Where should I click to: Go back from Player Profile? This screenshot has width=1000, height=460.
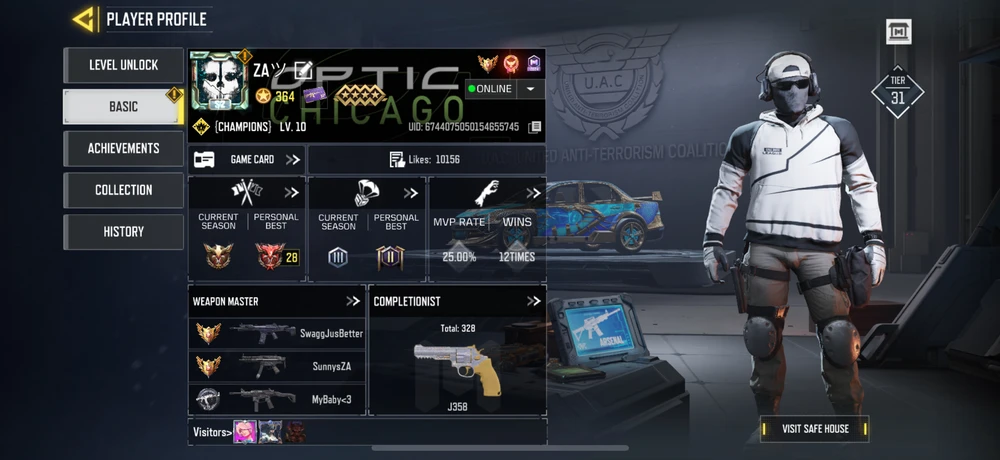(x=84, y=19)
